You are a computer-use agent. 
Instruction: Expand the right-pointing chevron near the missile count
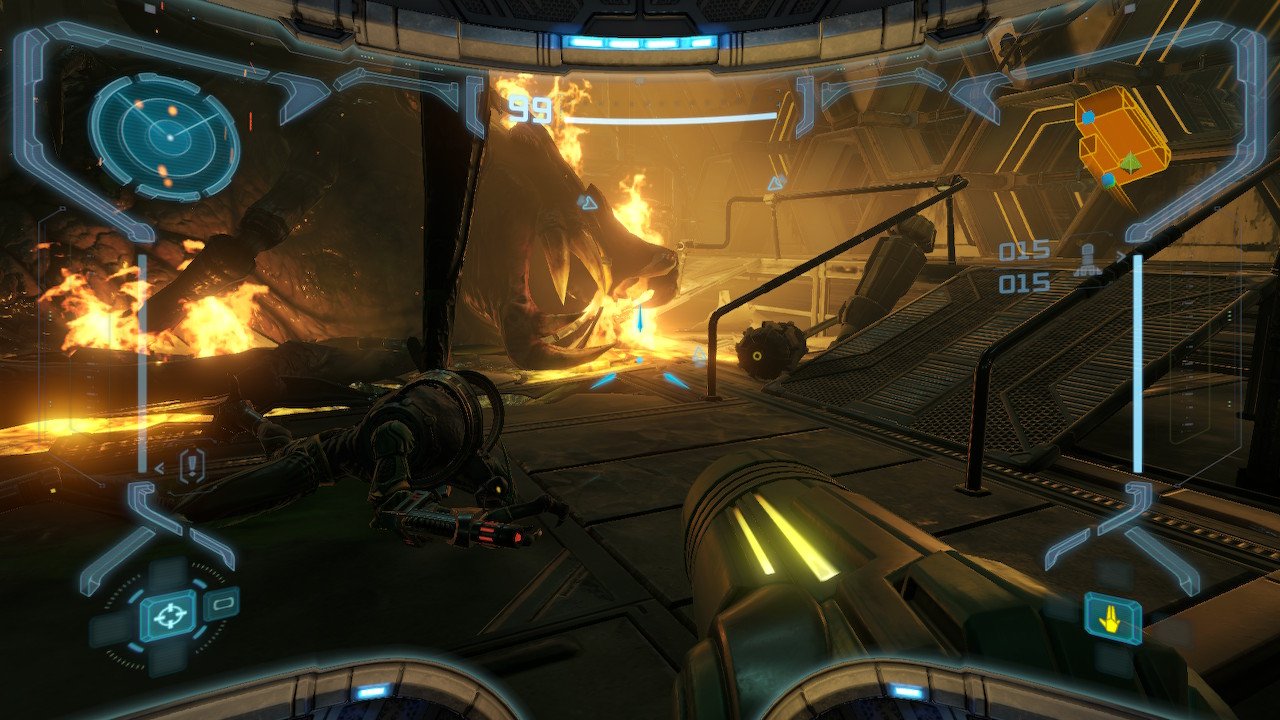point(1122,257)
